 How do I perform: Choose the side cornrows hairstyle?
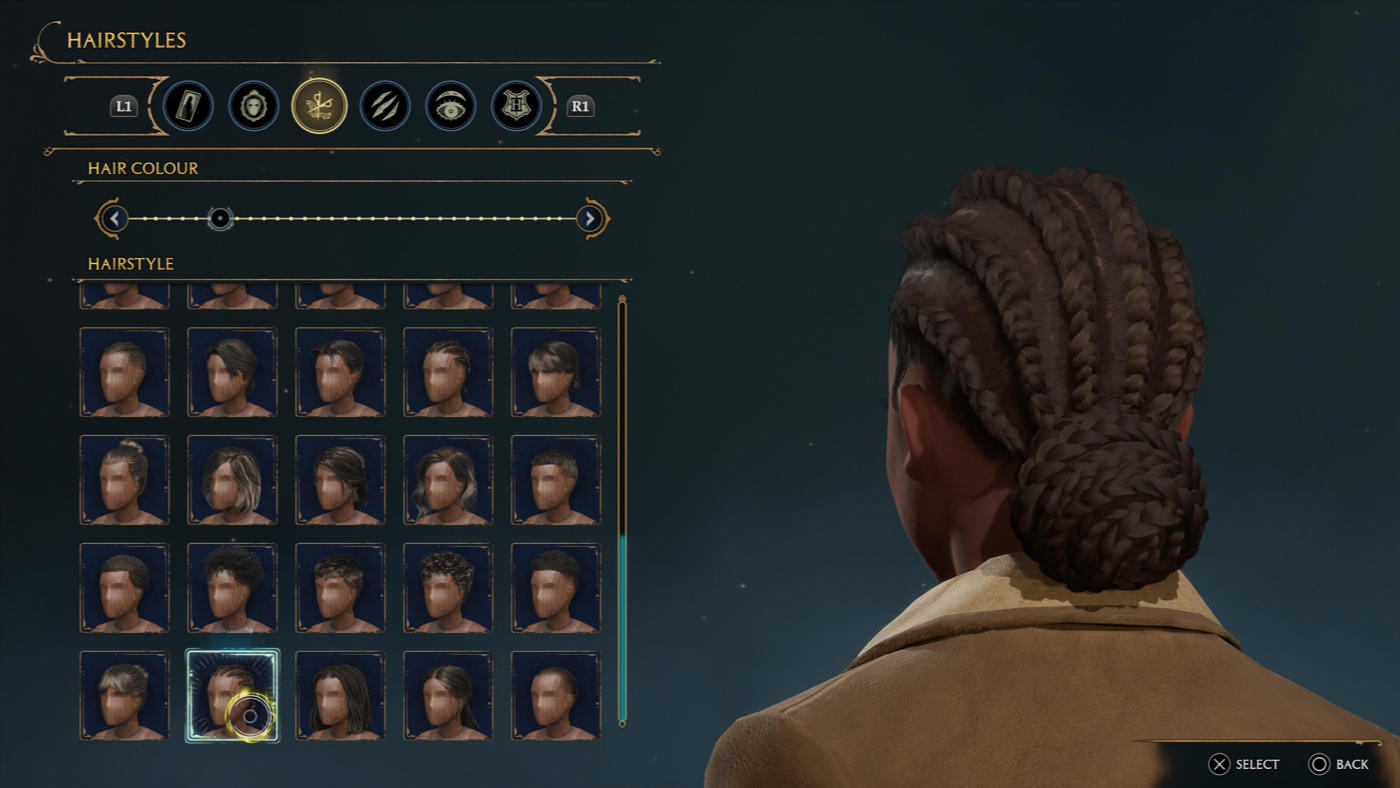coord(448,372)
